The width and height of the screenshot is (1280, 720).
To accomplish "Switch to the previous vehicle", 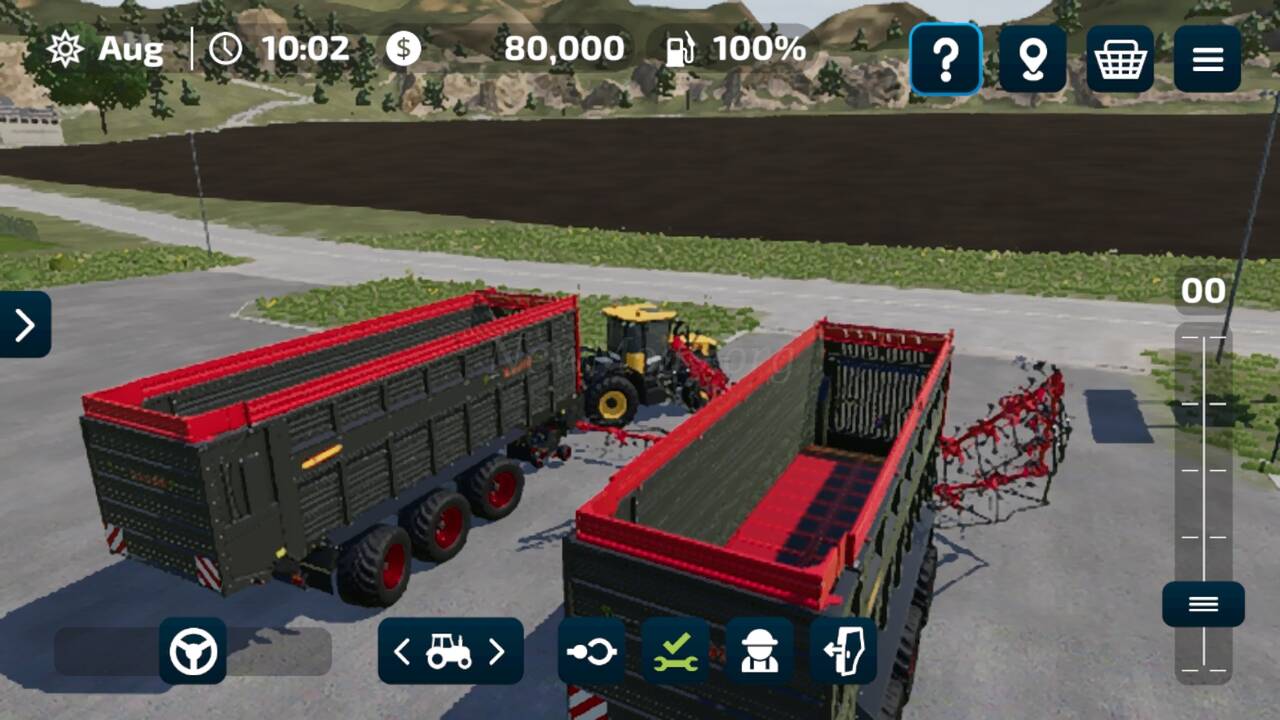I will [402, 652].
